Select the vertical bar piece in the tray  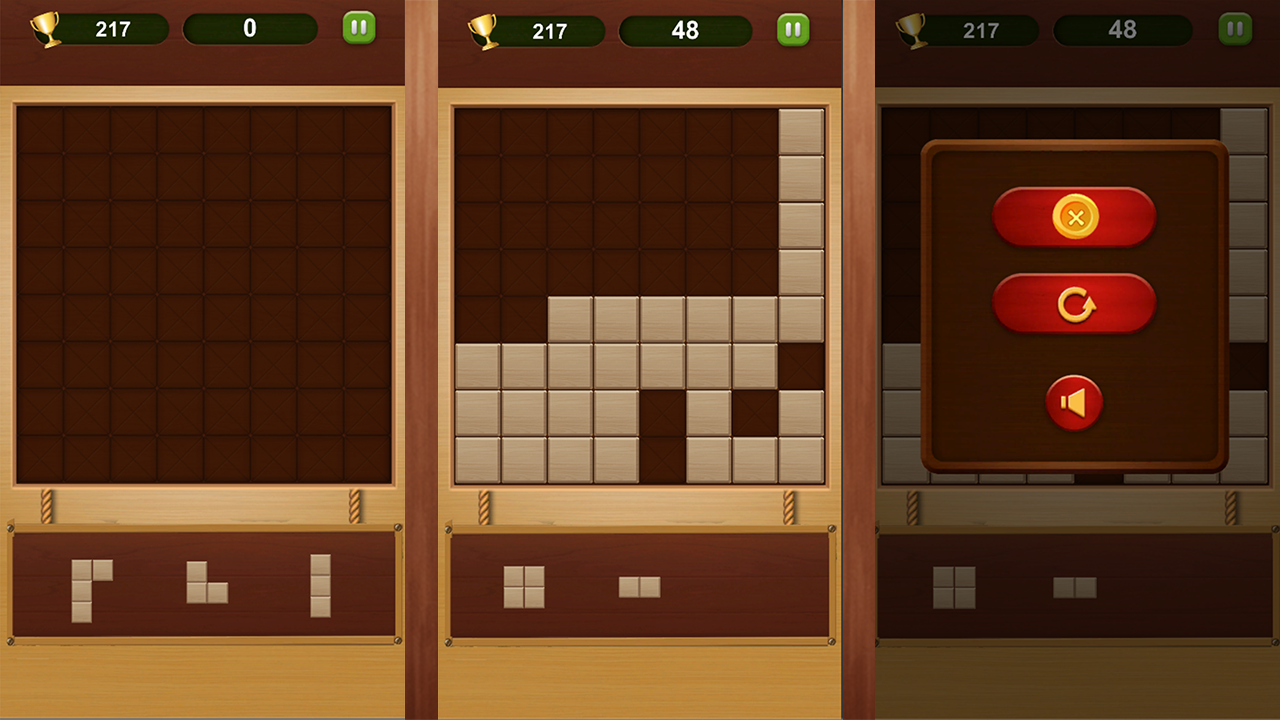coord(318,585)
